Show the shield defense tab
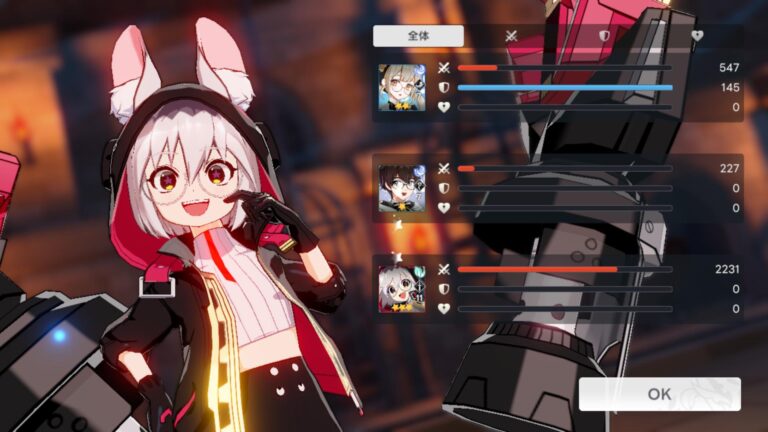The width and height of the screenshot is (768, 432). coord(604,36)
